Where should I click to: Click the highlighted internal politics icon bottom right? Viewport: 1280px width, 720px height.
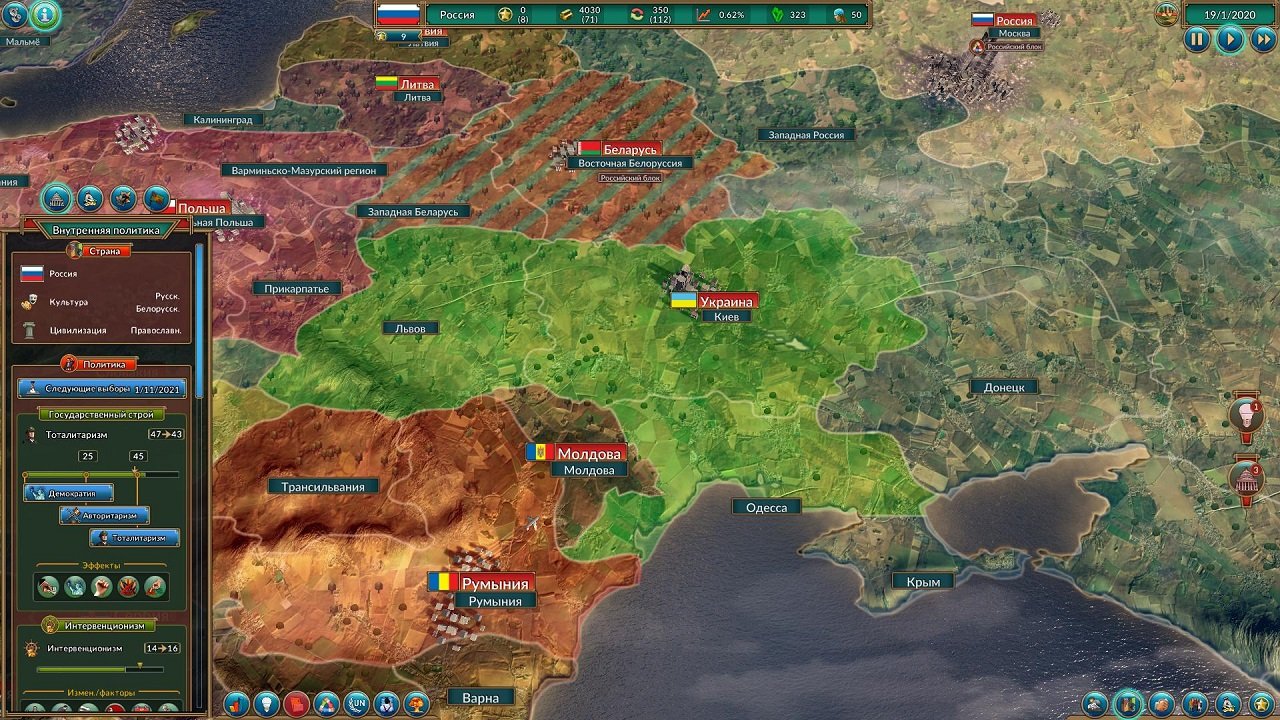[x=1128, y=704]
